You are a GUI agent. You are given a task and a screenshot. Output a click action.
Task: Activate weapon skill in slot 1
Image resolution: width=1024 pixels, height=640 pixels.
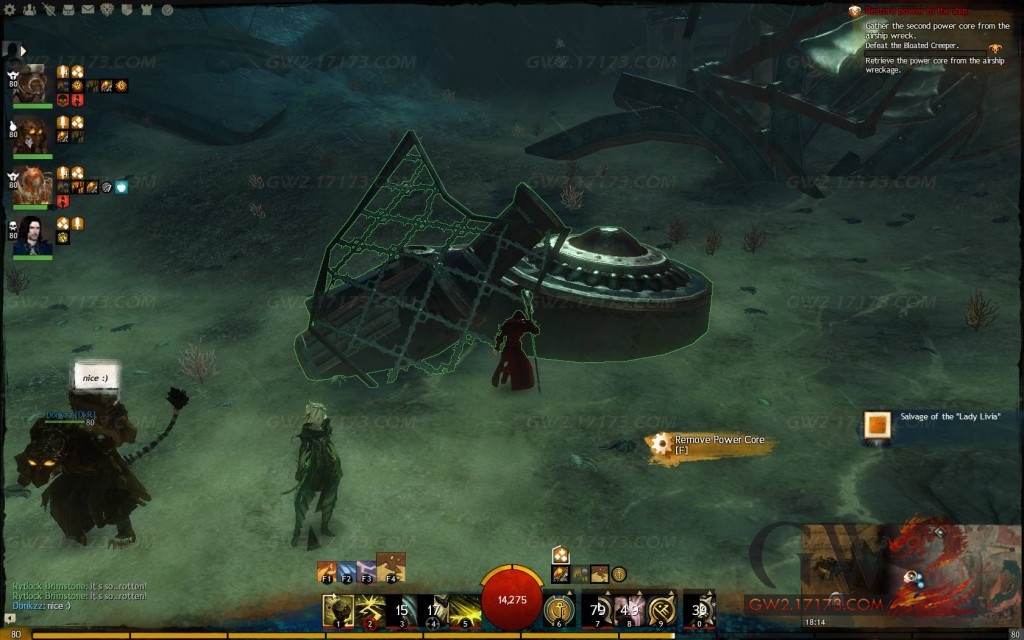tap(339, 610)
